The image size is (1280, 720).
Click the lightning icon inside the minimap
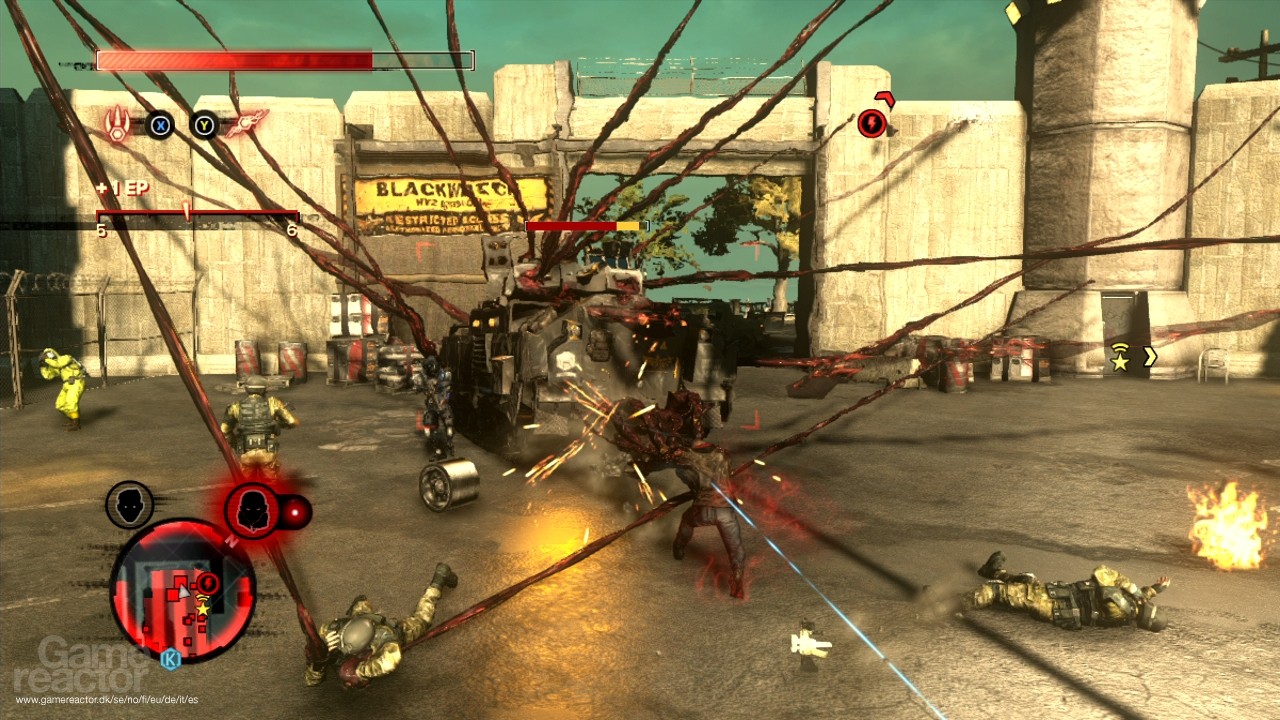pyautogui.click(x=207, y=582)
